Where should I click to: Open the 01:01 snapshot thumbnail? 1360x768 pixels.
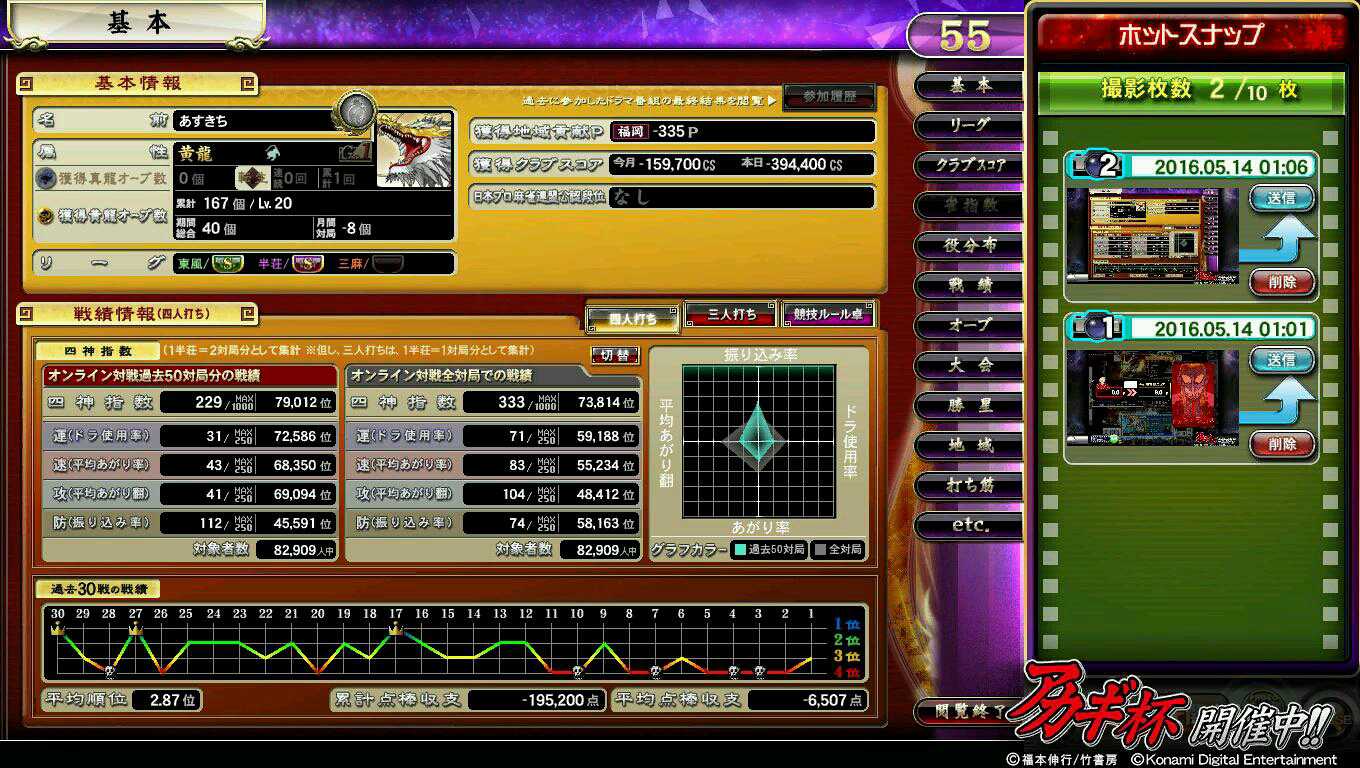(1152, 397)
